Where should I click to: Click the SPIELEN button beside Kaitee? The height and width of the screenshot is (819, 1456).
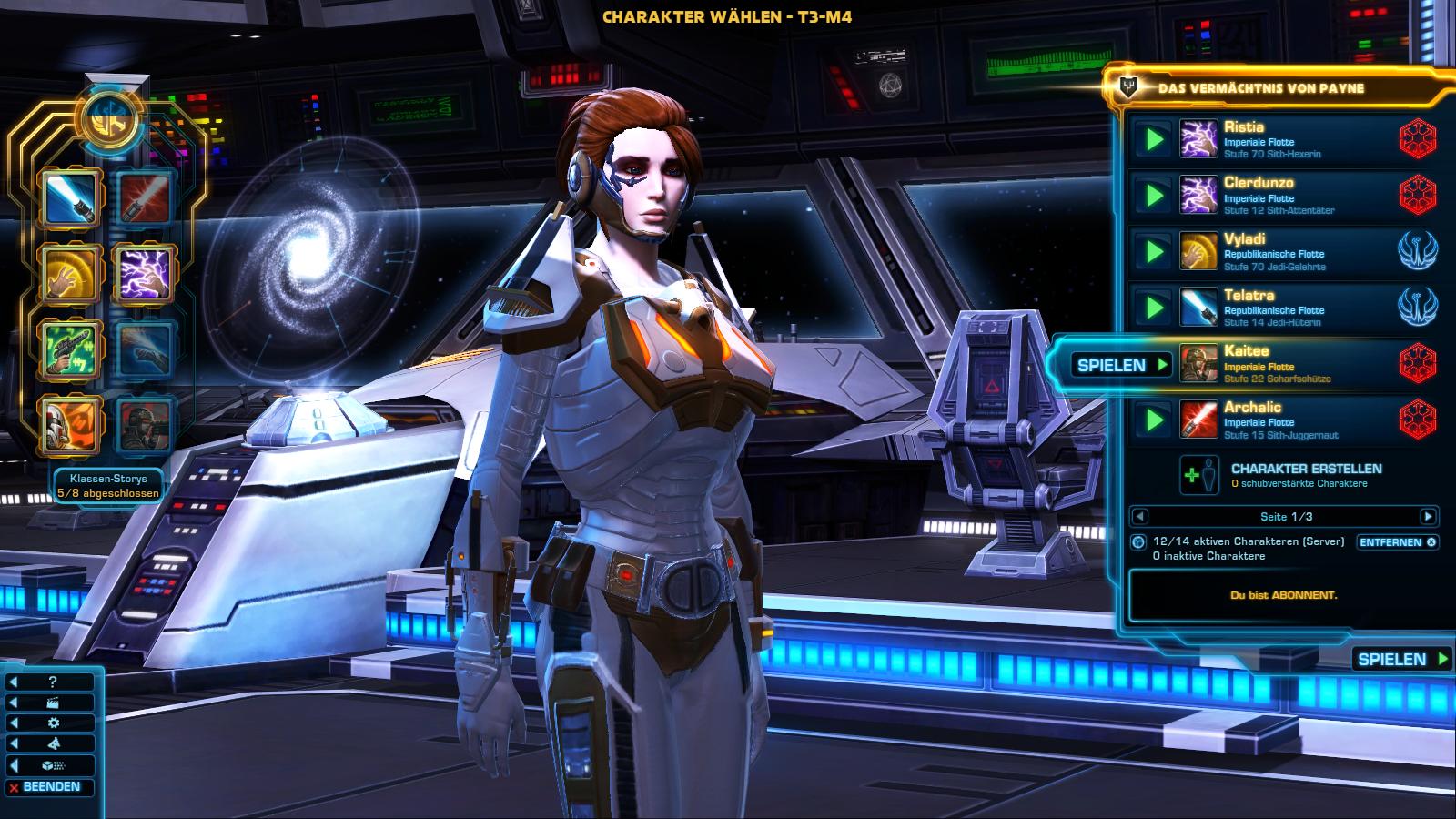point(1121,365)
